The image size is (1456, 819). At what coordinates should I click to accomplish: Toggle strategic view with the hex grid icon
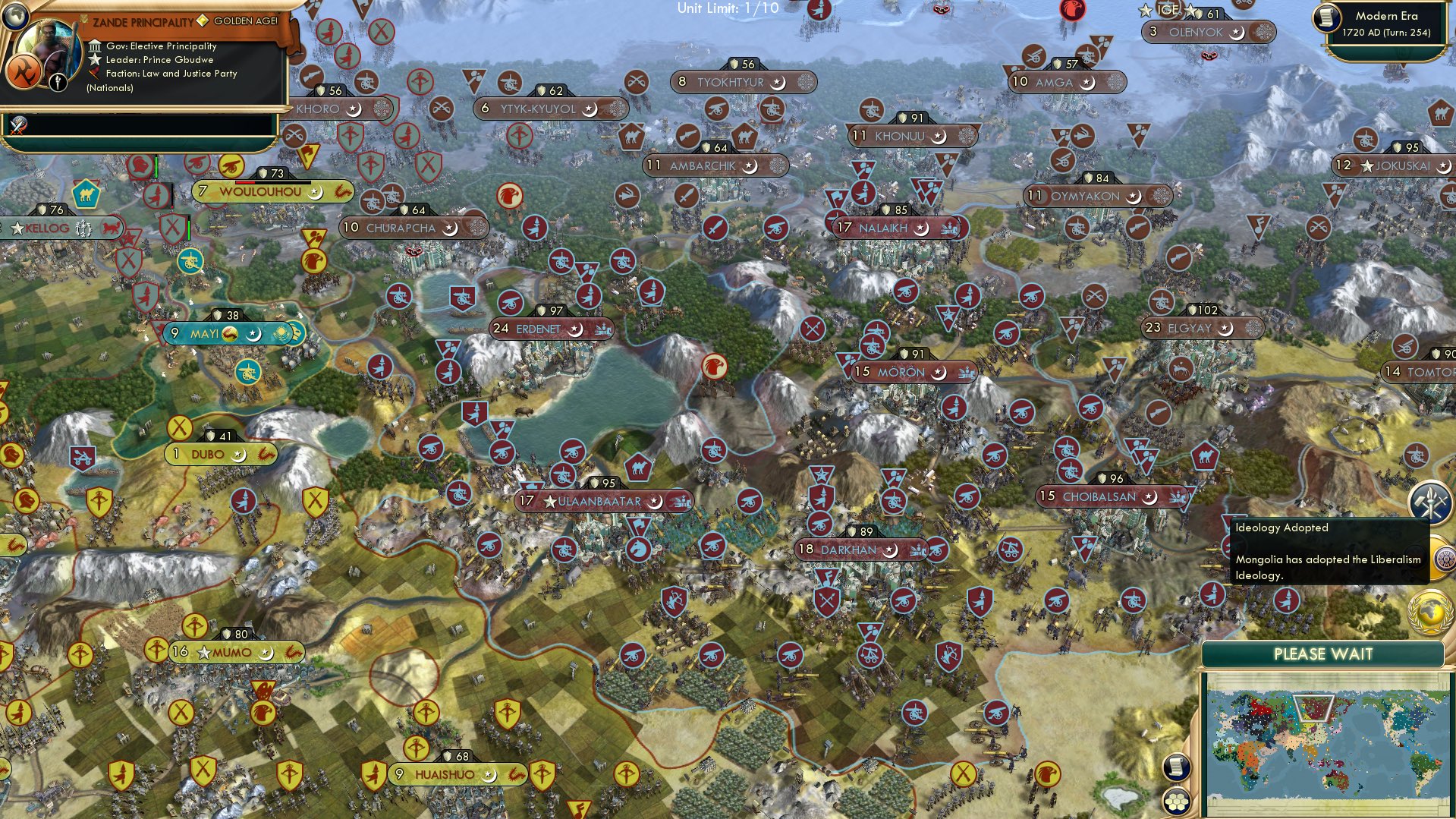[x=1175, y=802]
